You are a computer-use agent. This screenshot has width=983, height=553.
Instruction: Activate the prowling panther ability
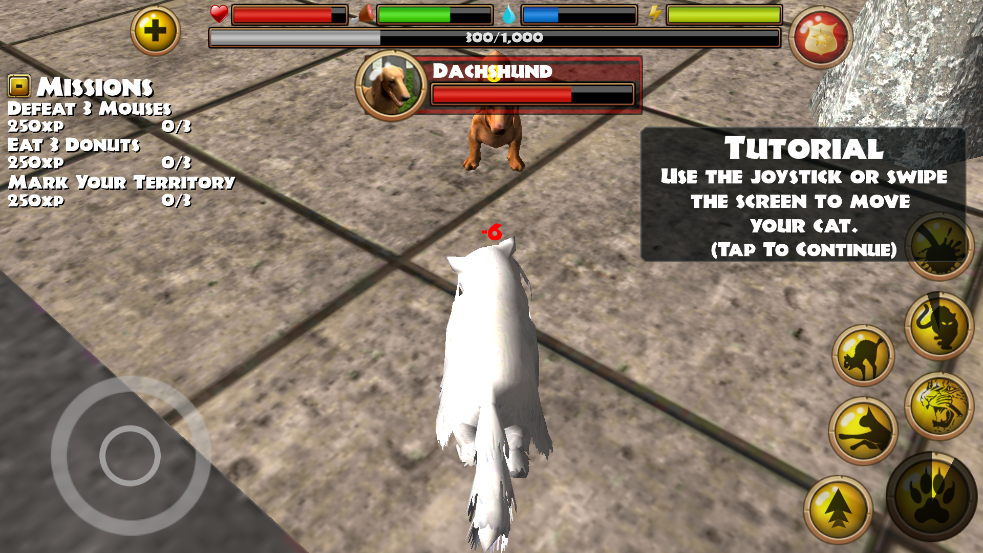[939, 326]
